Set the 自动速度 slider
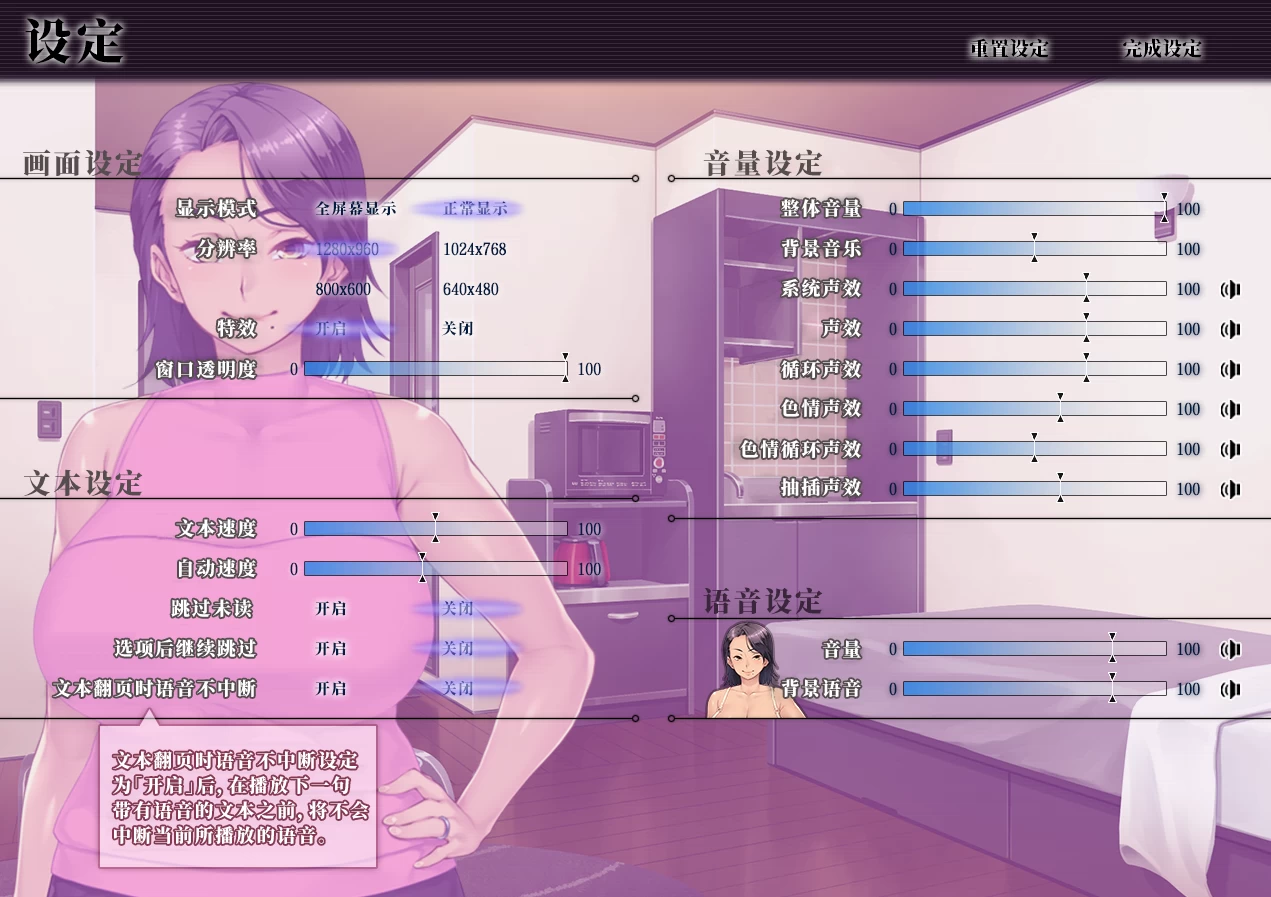This screenshot has width=1271, height=897. (435, 569)
